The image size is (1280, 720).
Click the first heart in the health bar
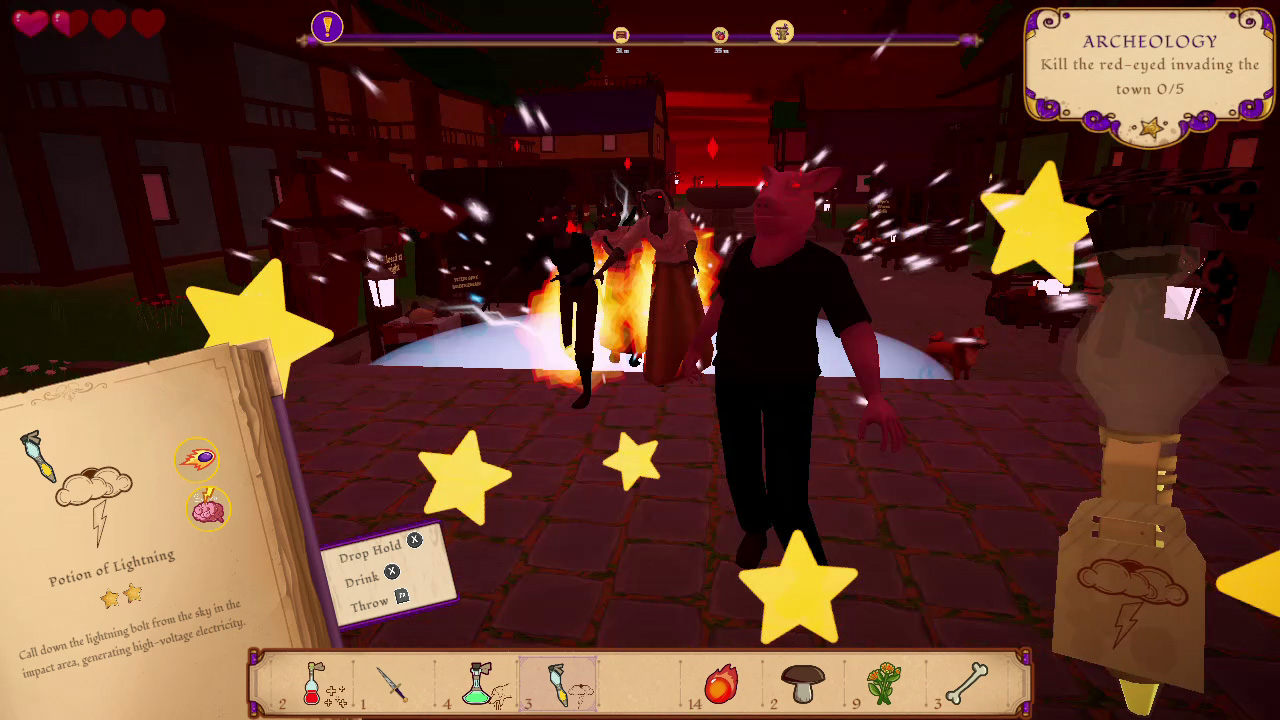30,22
